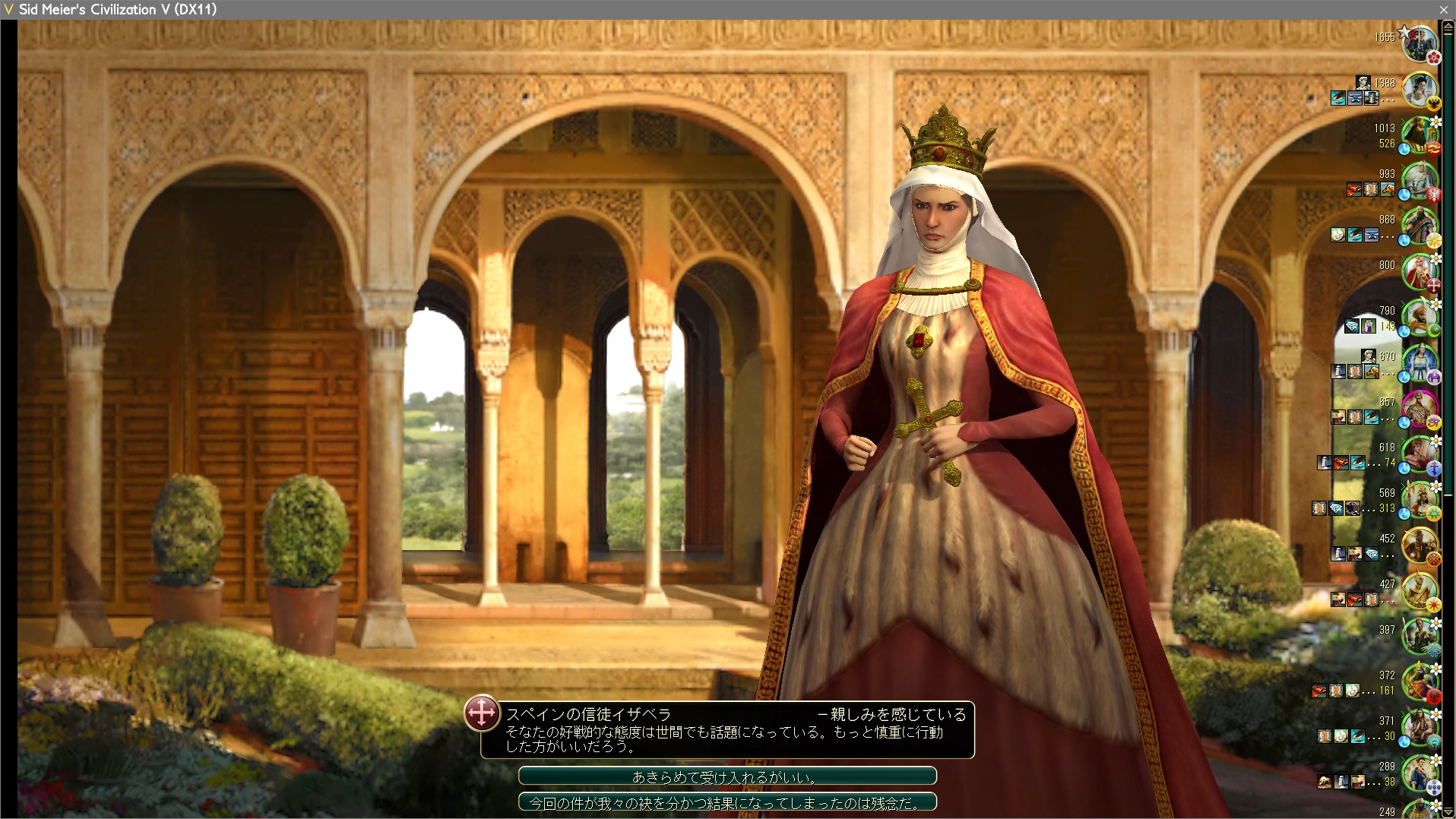Select the leader portrait scoring 1388

[1419, 90]
